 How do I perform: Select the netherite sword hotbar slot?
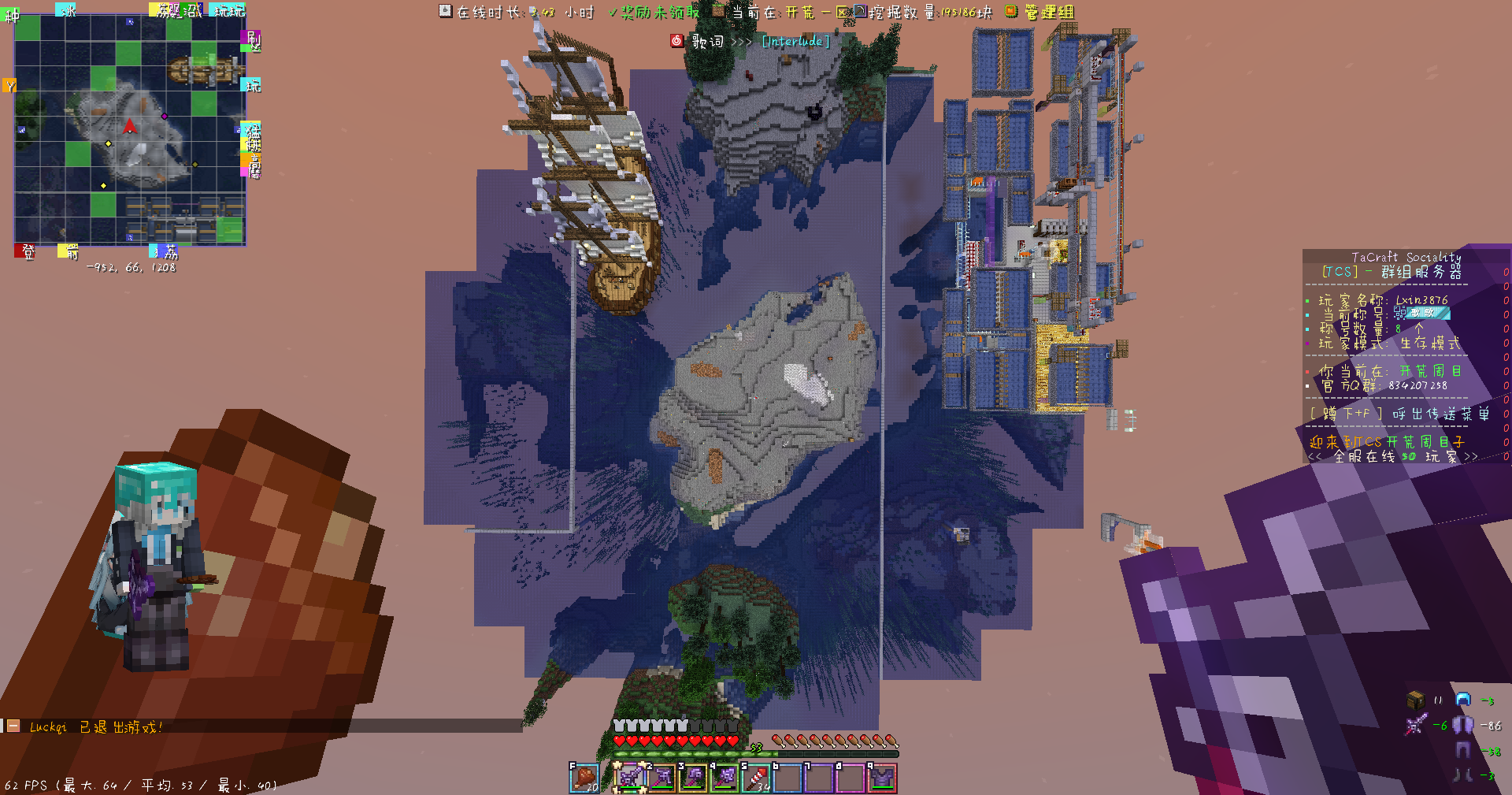point(630,778)
